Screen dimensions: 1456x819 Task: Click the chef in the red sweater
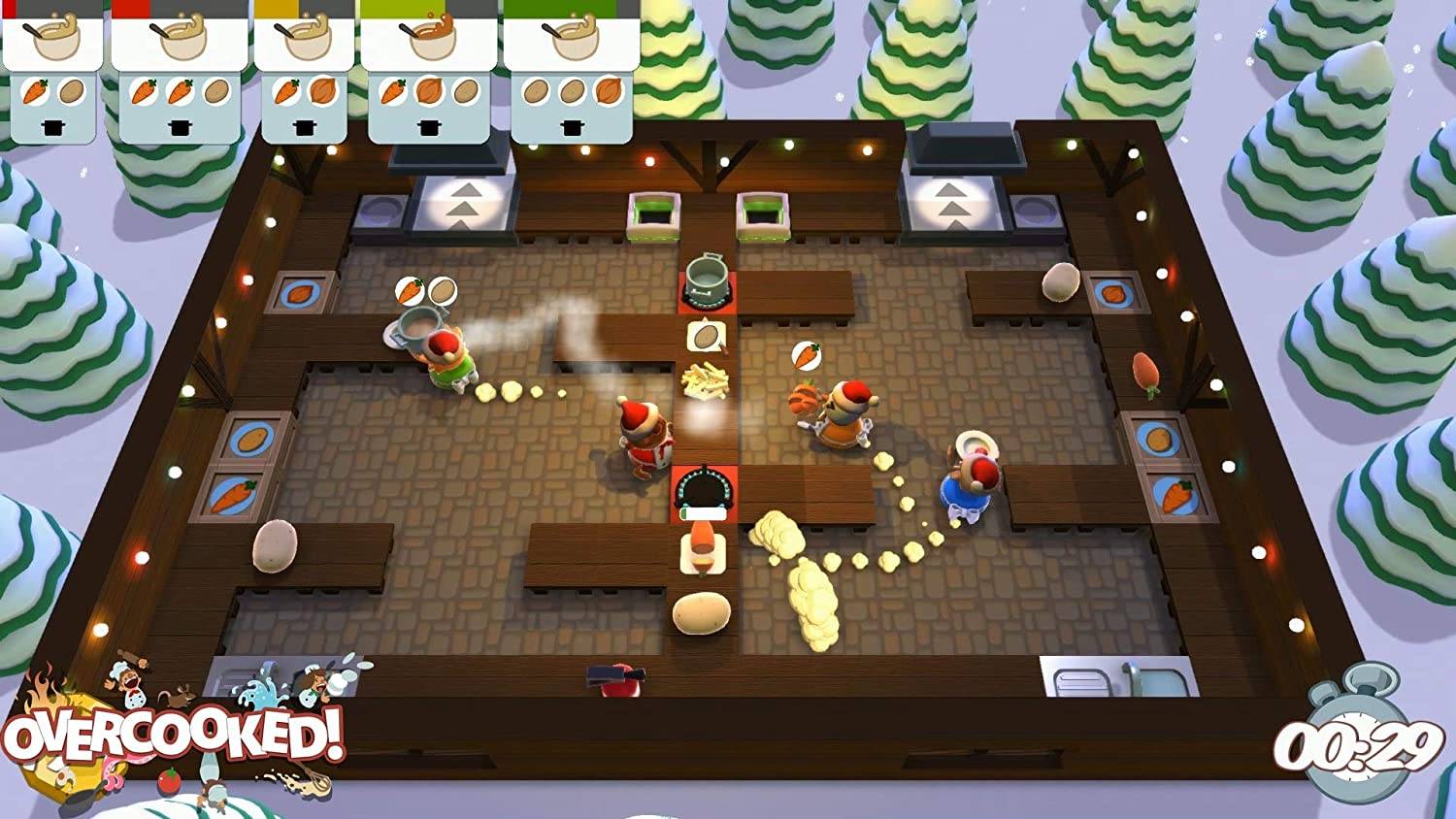pos(645,442)
